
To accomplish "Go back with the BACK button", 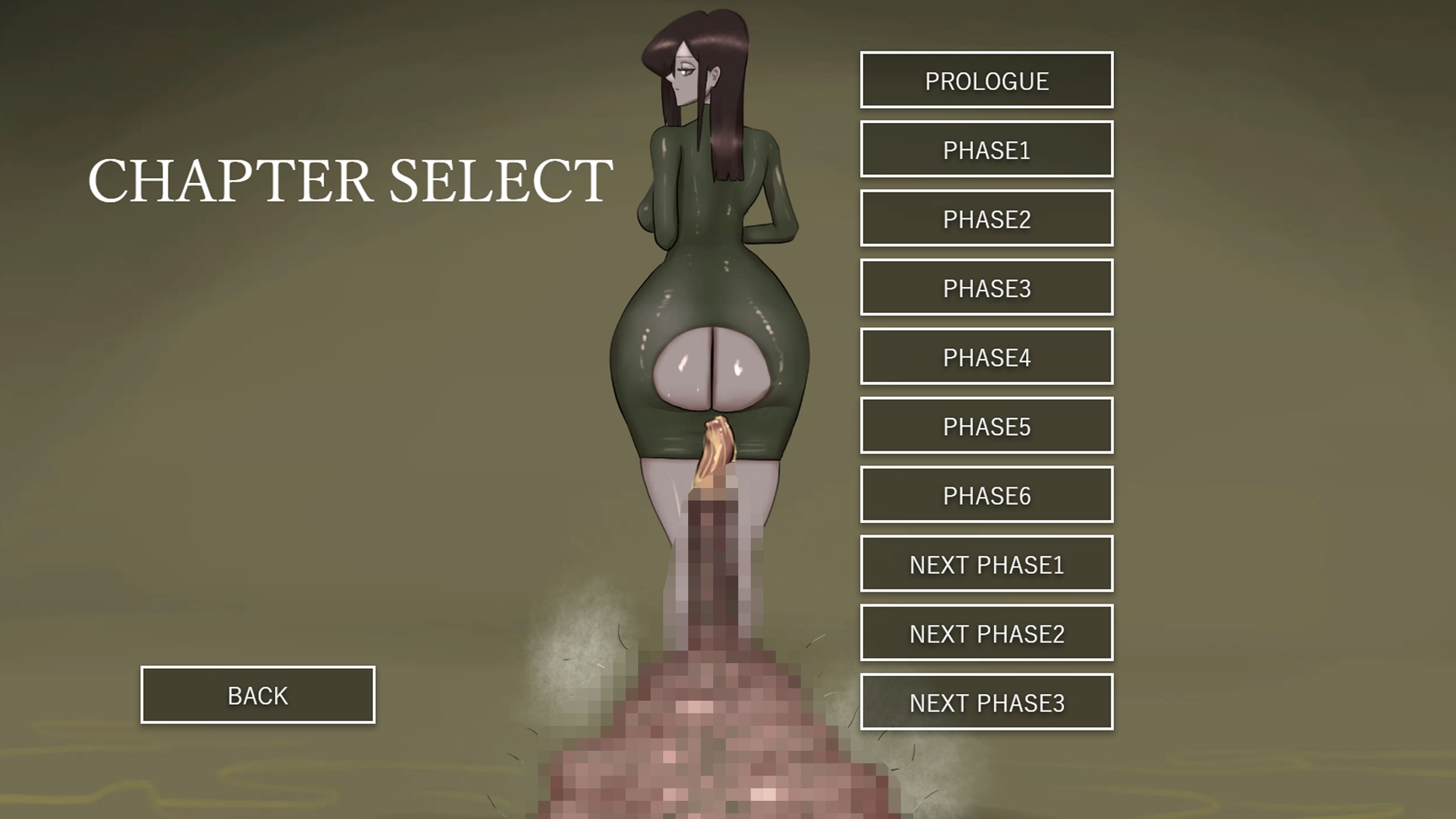I will [258, 695].
